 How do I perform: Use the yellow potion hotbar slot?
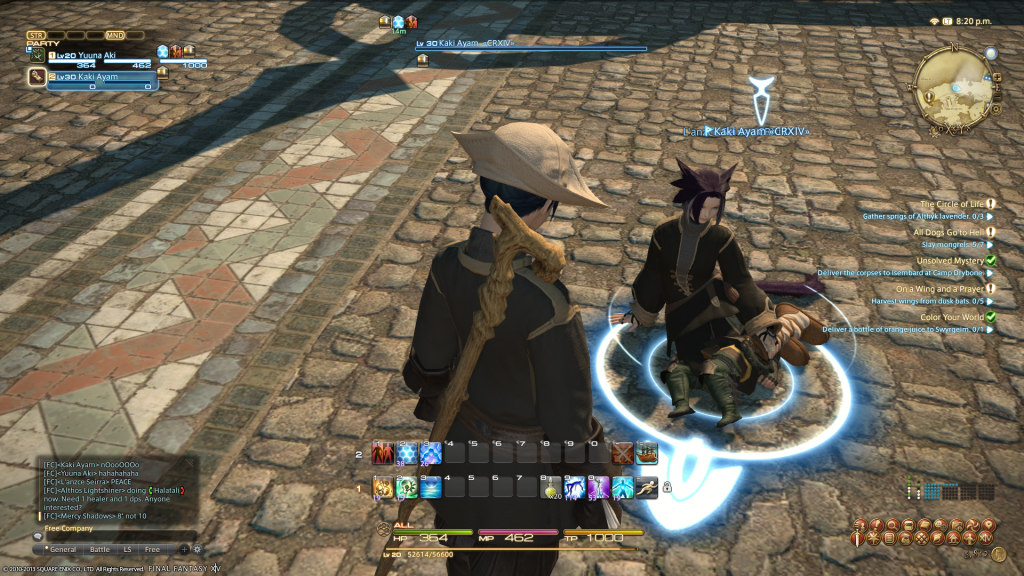(551, 487)
